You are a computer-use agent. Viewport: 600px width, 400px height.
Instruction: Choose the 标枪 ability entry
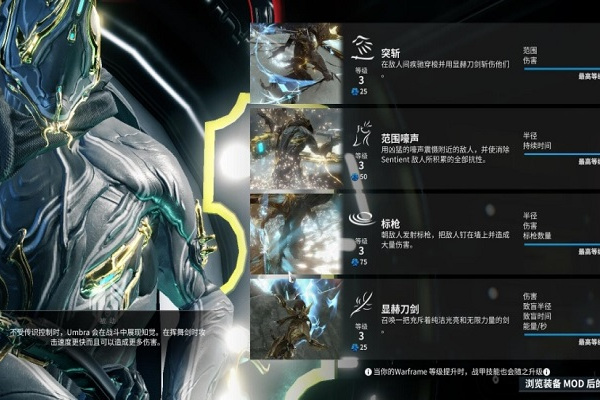(x=440, y=230)
